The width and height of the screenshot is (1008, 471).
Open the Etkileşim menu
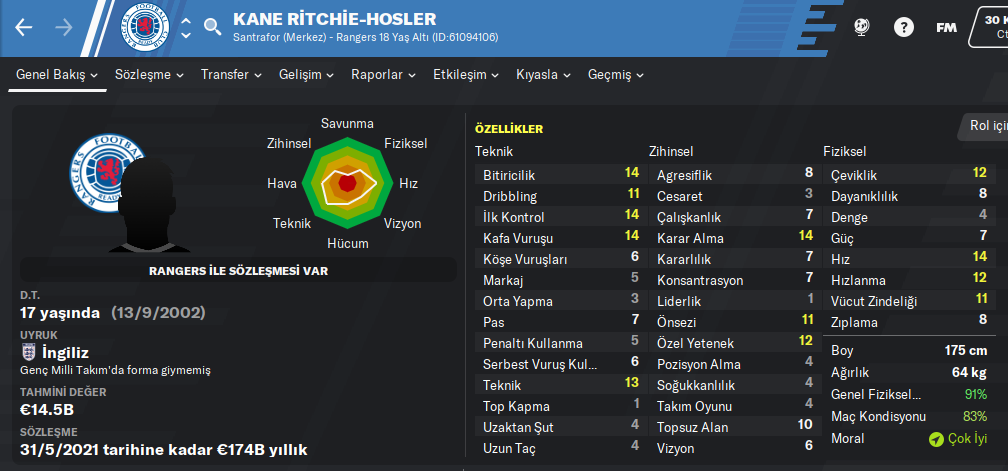coord(465,75)
